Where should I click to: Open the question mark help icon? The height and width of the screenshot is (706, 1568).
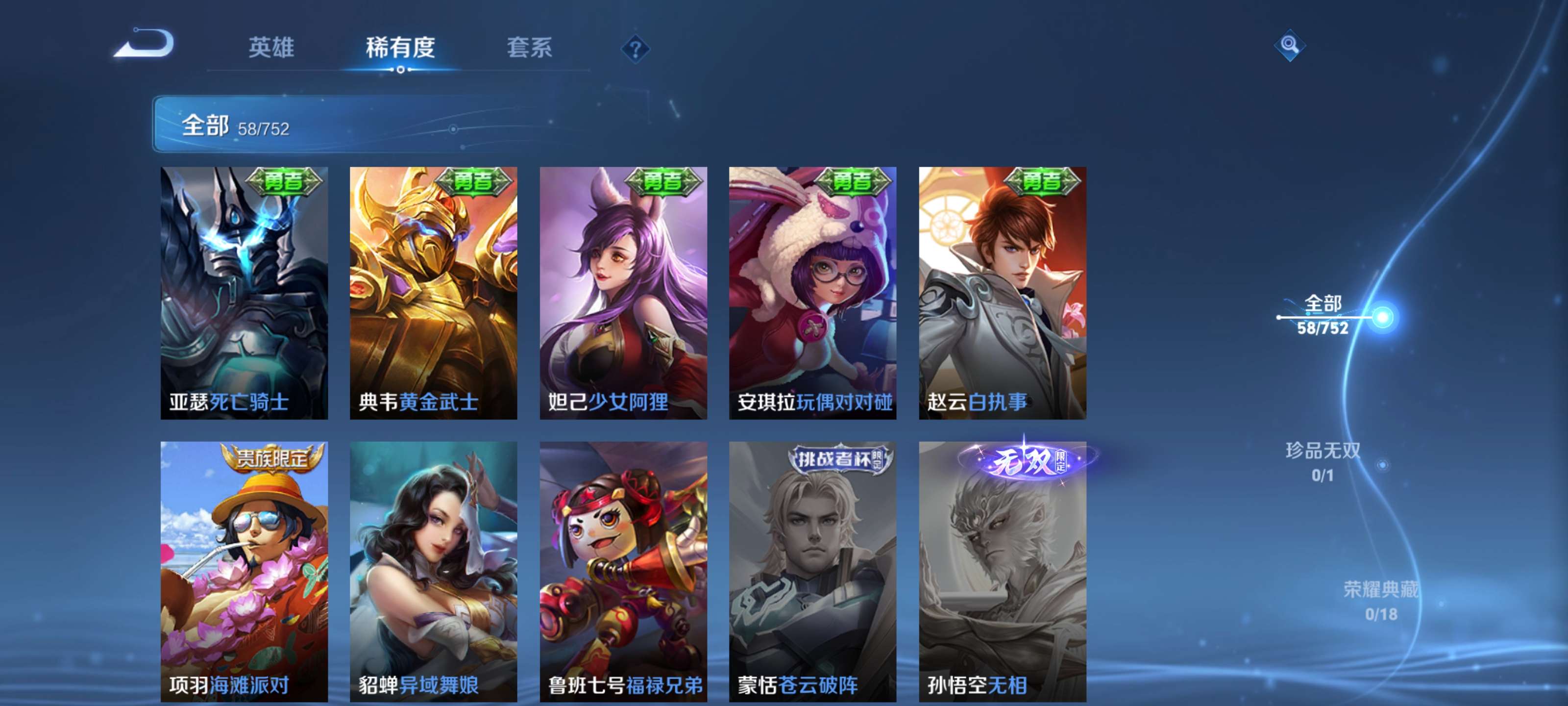[x=635, y=49]
